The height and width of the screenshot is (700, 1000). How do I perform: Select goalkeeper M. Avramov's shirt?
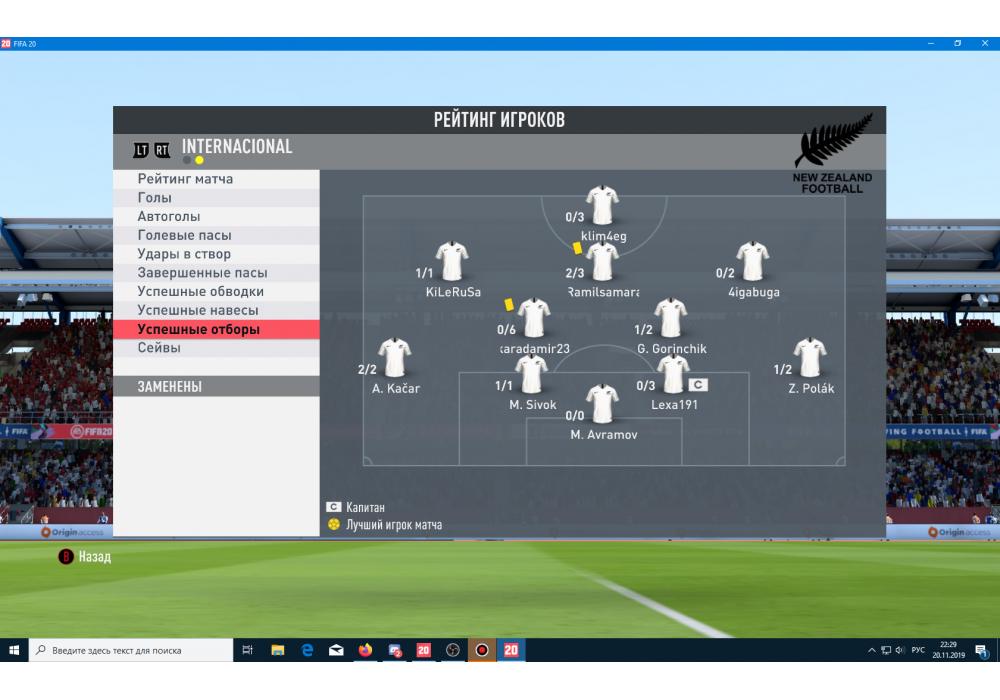[x=603, y=403]
